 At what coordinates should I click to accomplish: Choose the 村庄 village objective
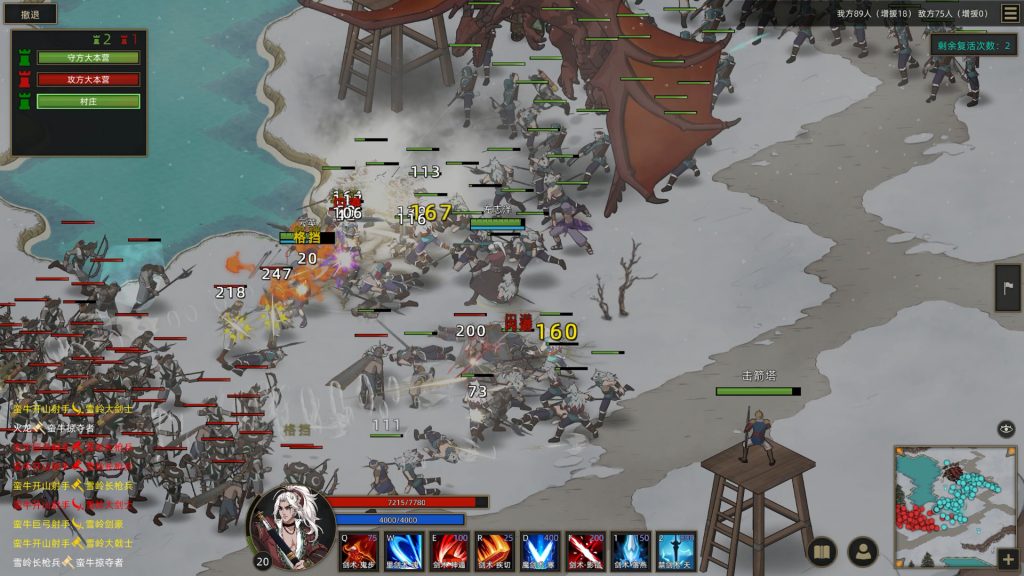(x=88, y=101)
